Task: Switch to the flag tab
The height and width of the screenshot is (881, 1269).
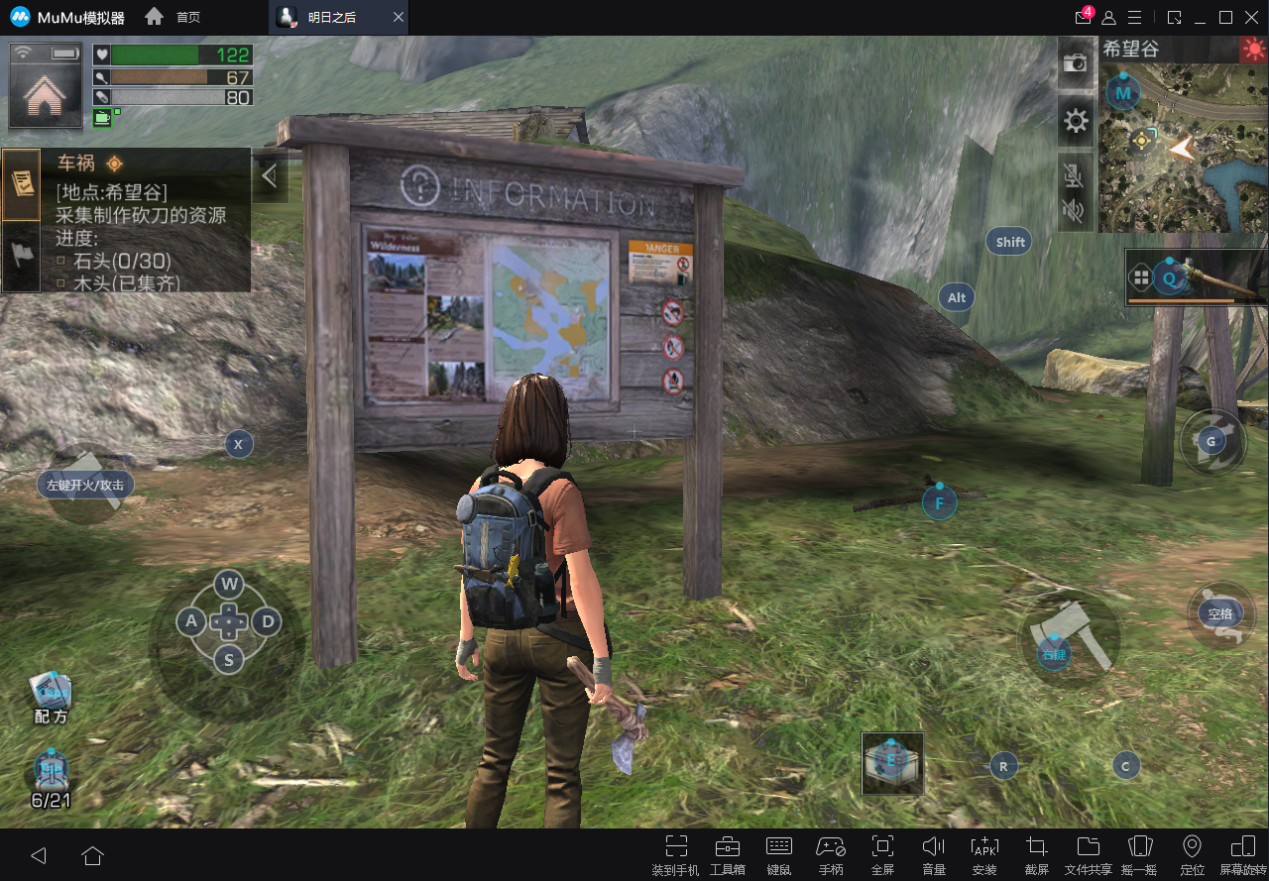Action: tap(21, 255)
